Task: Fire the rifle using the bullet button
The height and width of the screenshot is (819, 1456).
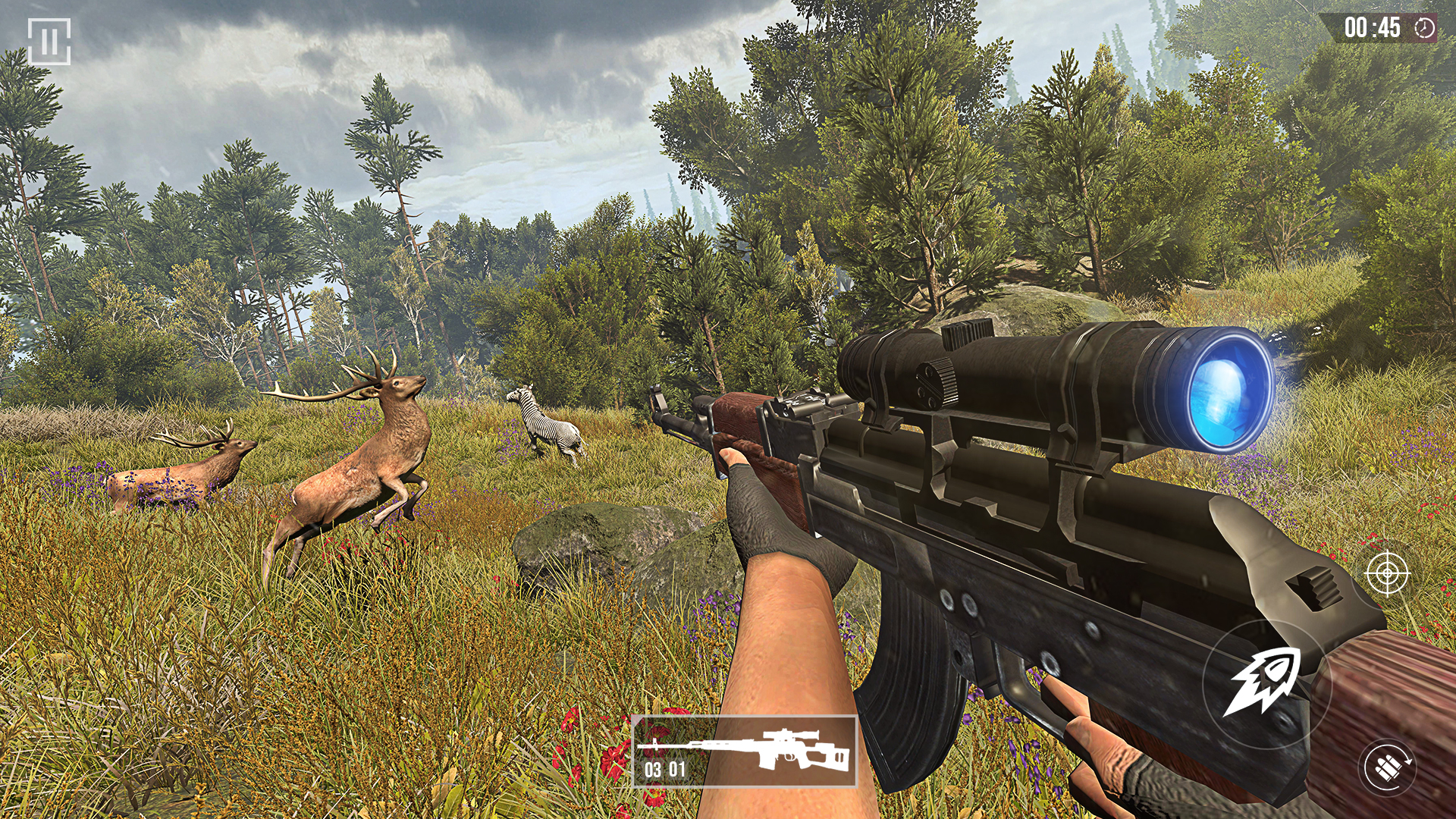Action: coord(1264,682)
